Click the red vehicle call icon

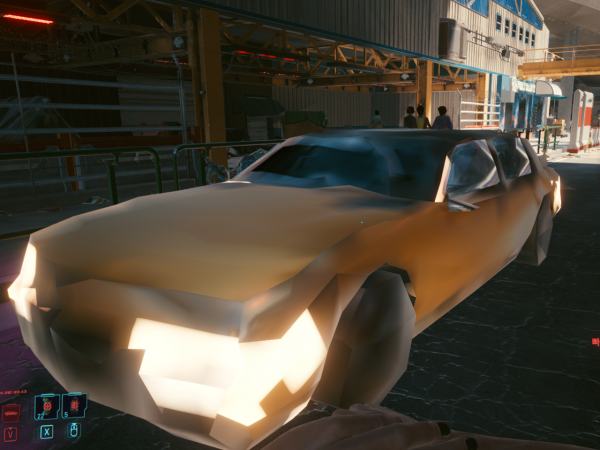[x=11, y=411]
